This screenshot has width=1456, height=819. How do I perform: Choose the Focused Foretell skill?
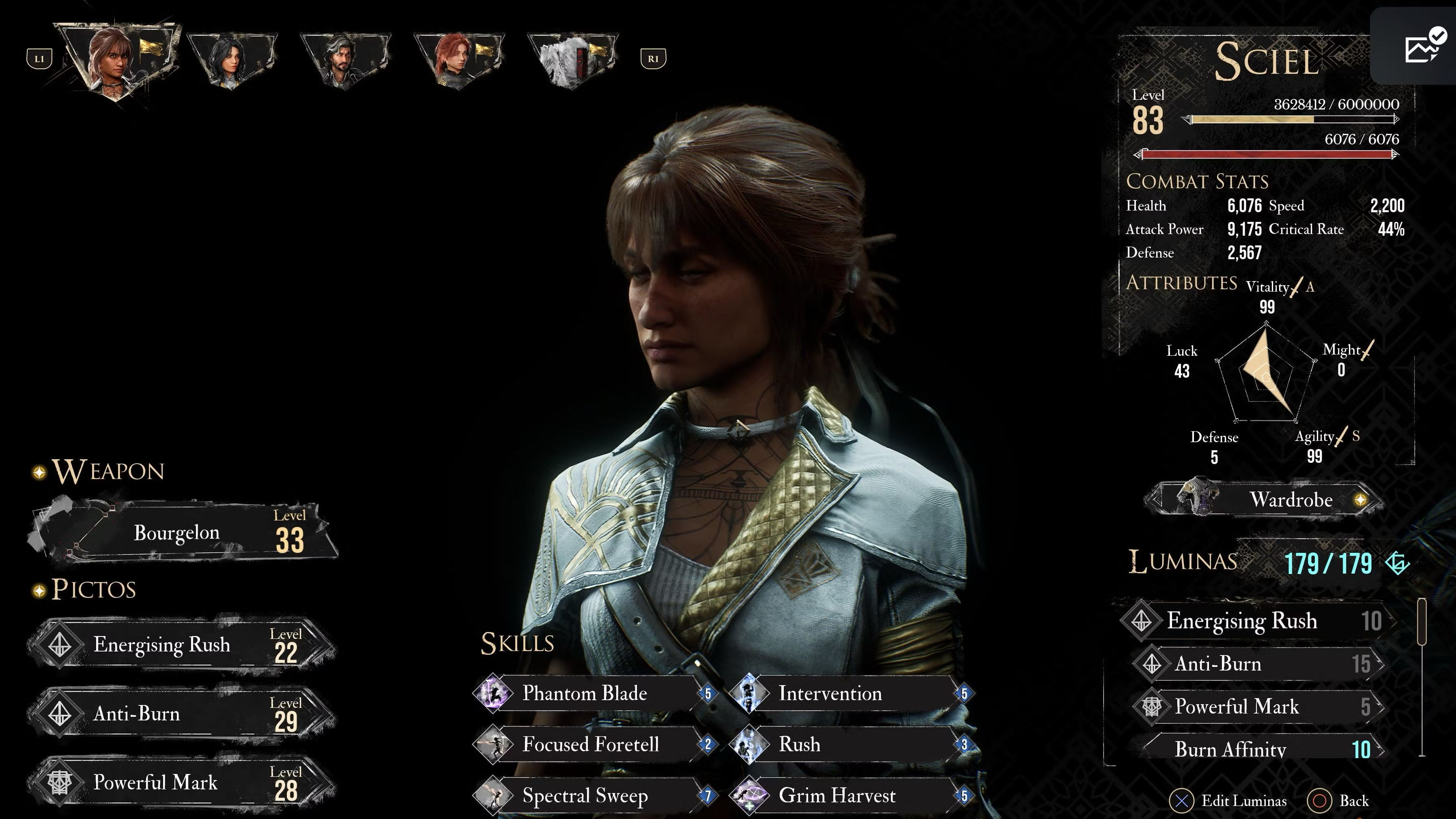click(x=594, y=744)
